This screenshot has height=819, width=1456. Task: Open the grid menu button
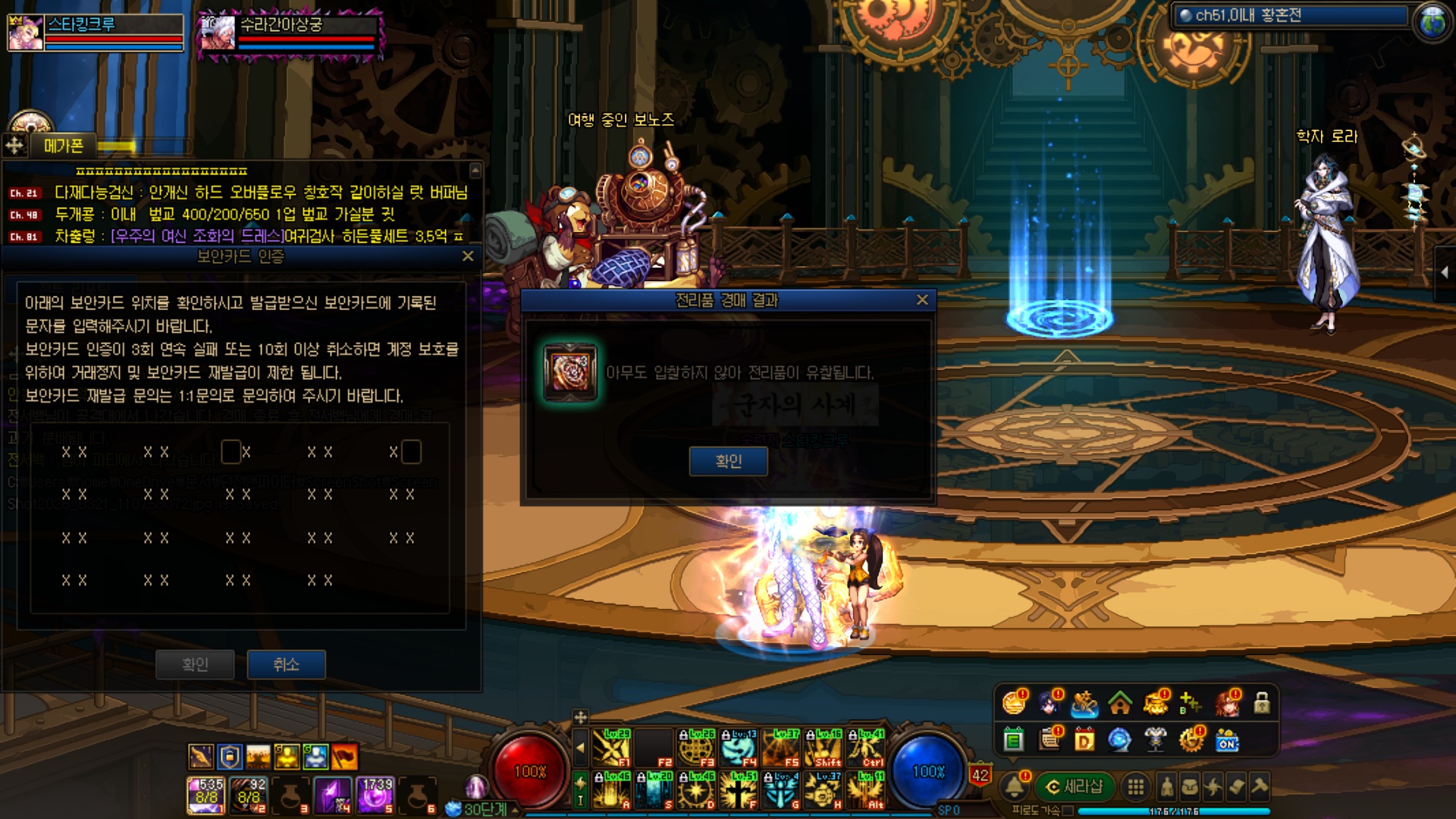click(x=1135, y=787)
